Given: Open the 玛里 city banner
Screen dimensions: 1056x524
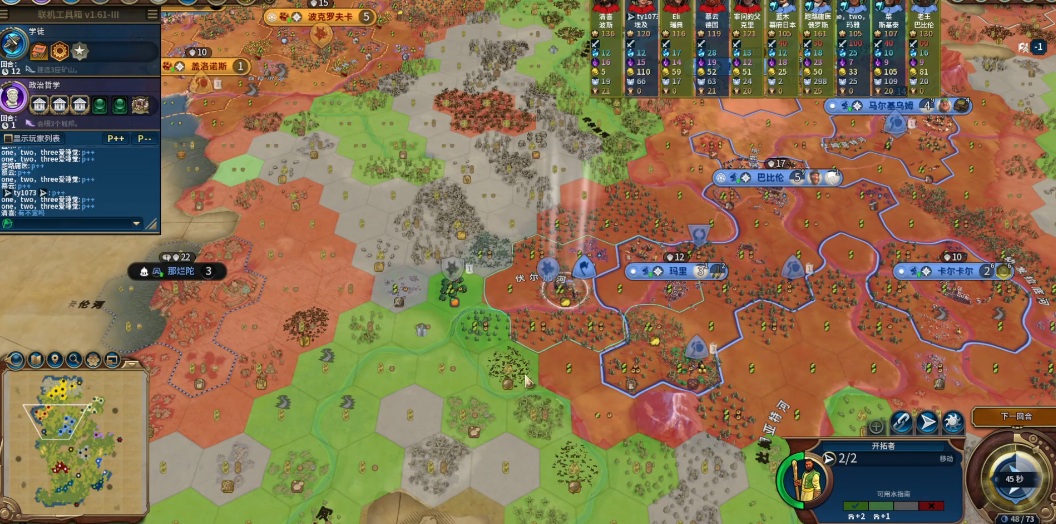Looking at the screenshot, I should 677,271.
